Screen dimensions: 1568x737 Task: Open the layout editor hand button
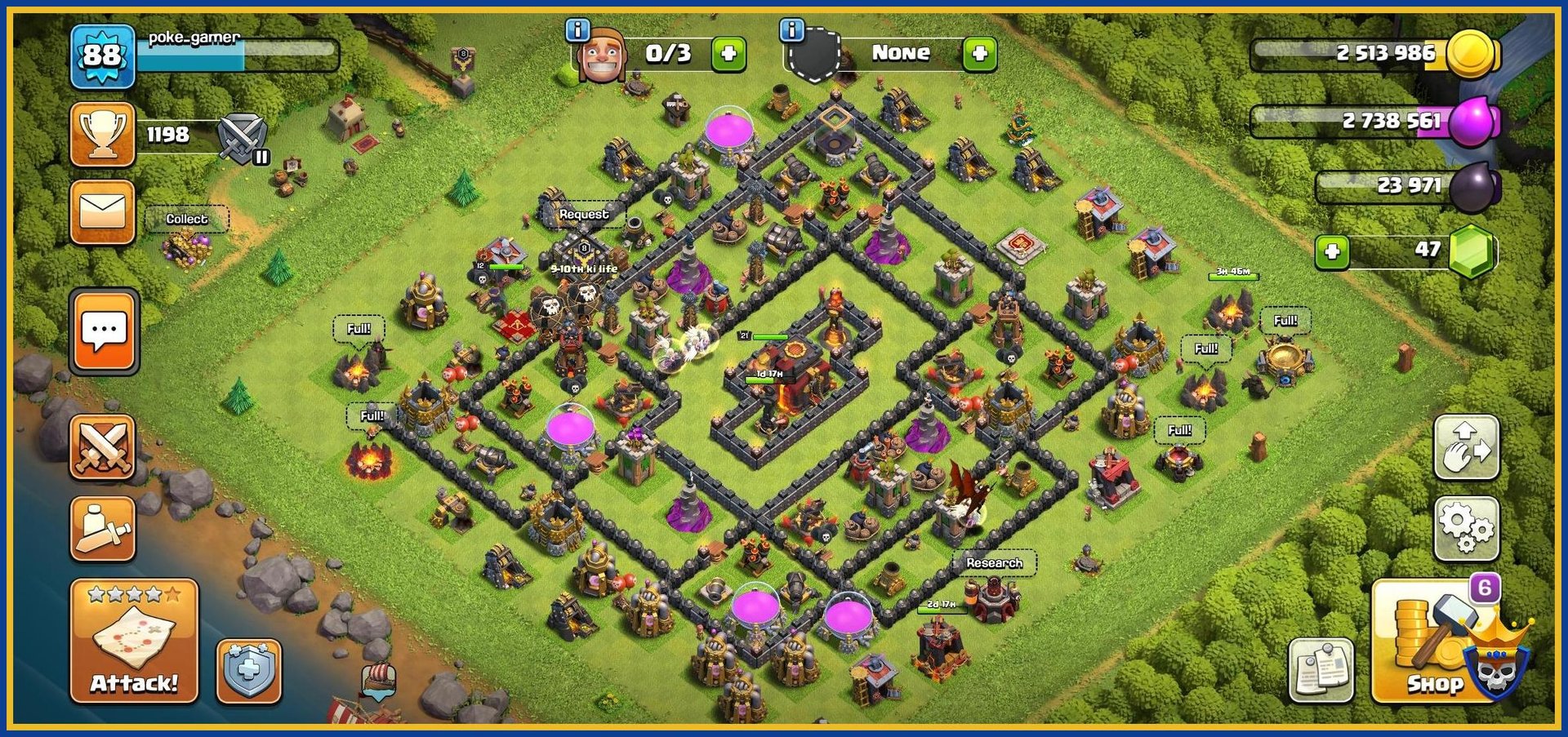point(1467,447)
